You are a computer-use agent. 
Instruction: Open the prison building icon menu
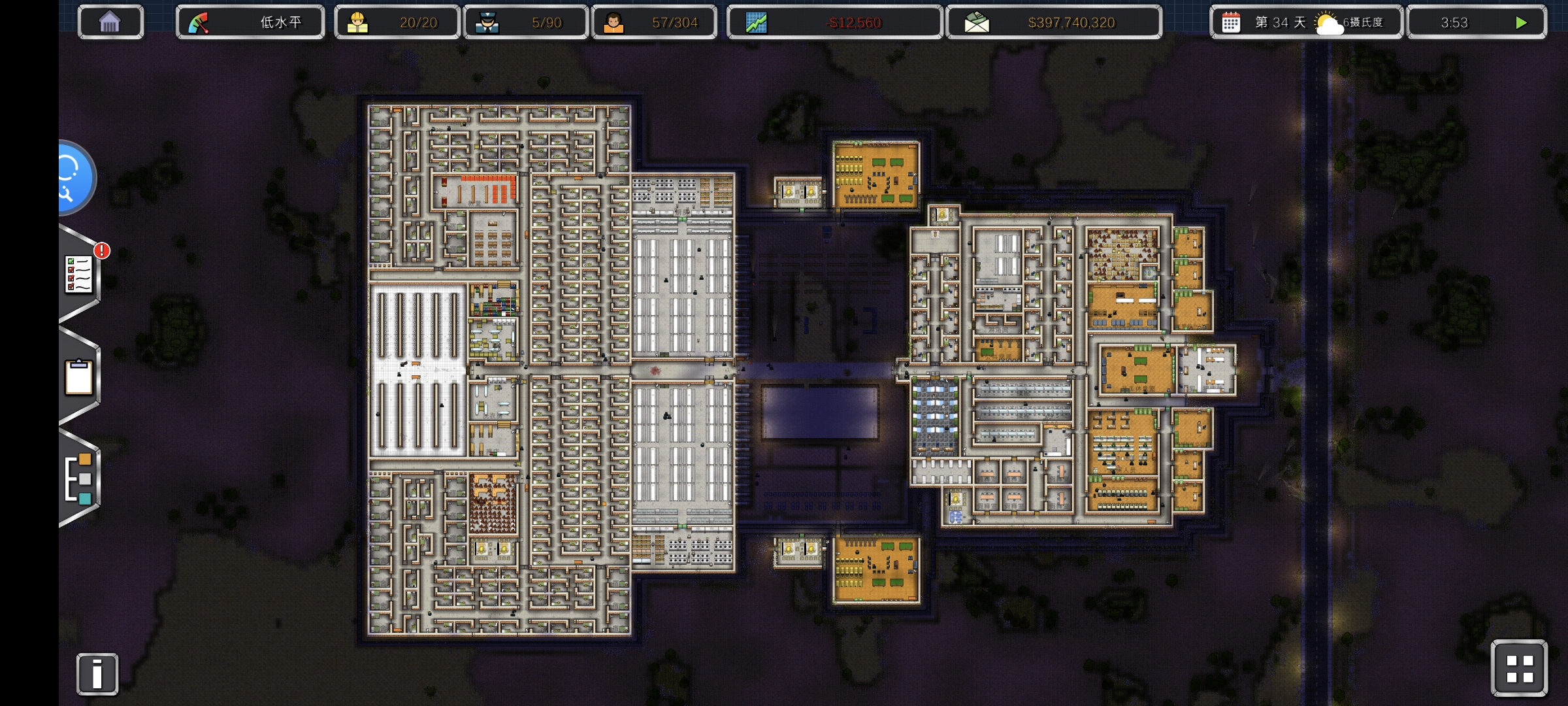coord(110,23)
